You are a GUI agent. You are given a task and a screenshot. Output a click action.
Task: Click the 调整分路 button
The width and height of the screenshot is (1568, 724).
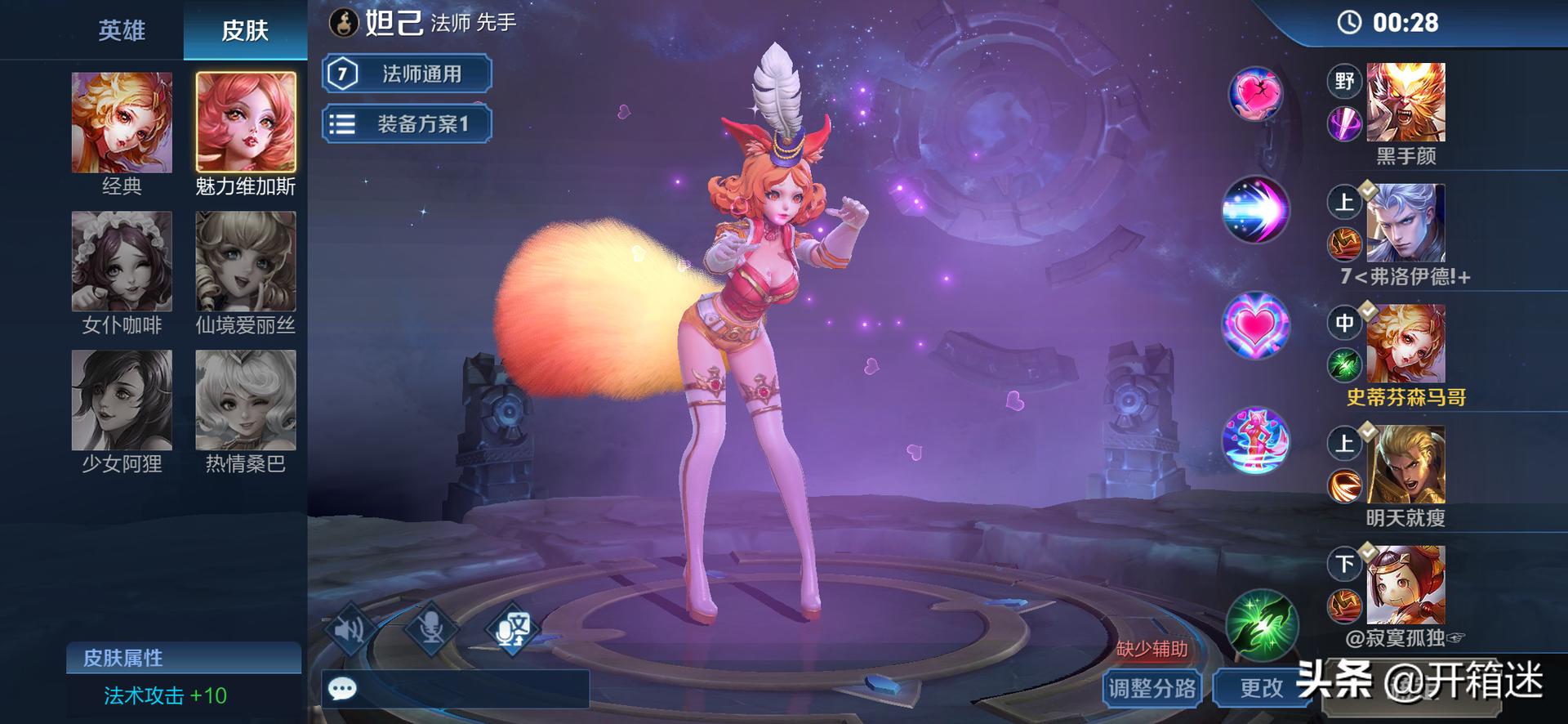click(1151, 688)
